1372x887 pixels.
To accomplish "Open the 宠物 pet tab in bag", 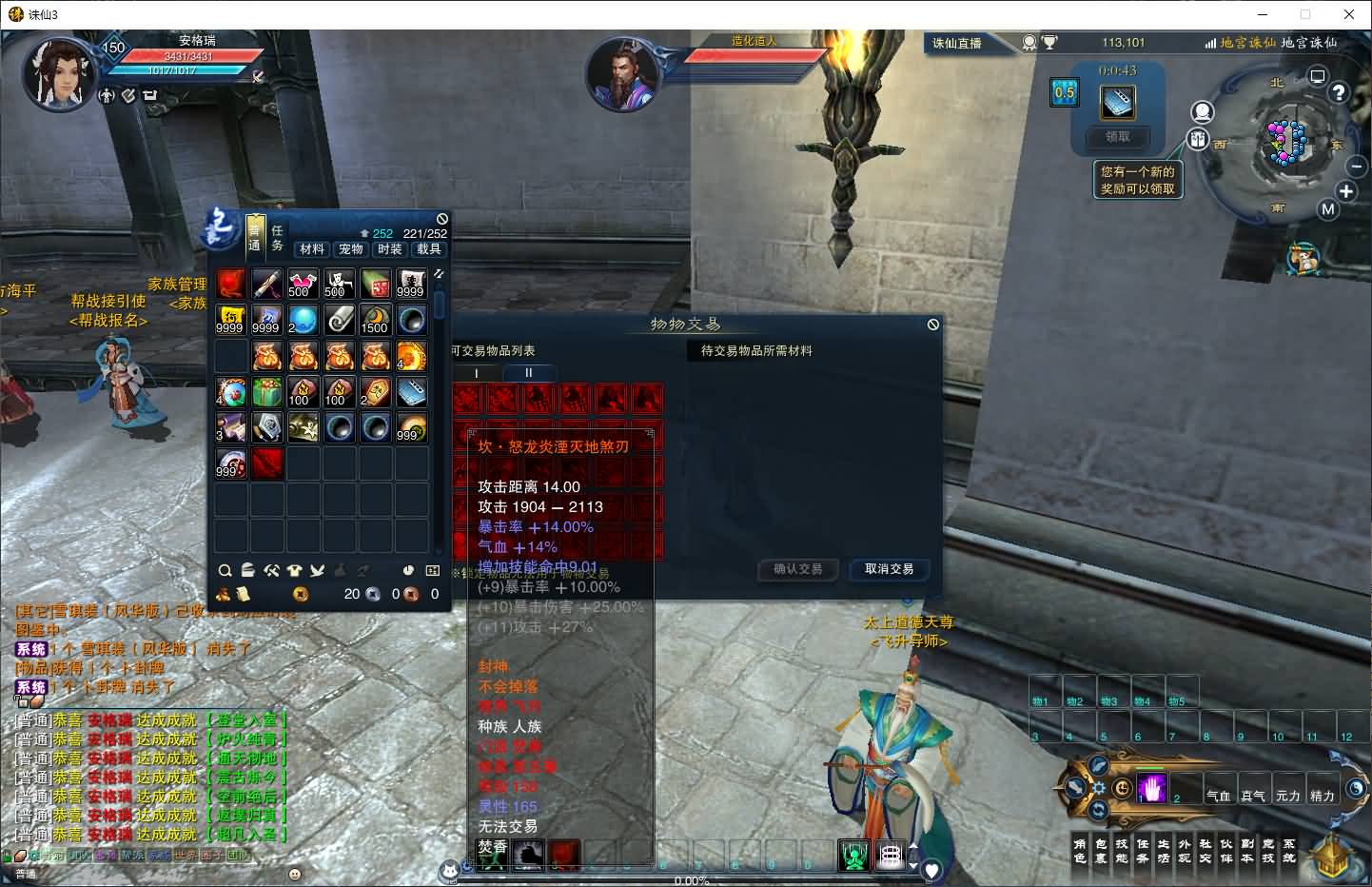I will [x=351, y=249].
